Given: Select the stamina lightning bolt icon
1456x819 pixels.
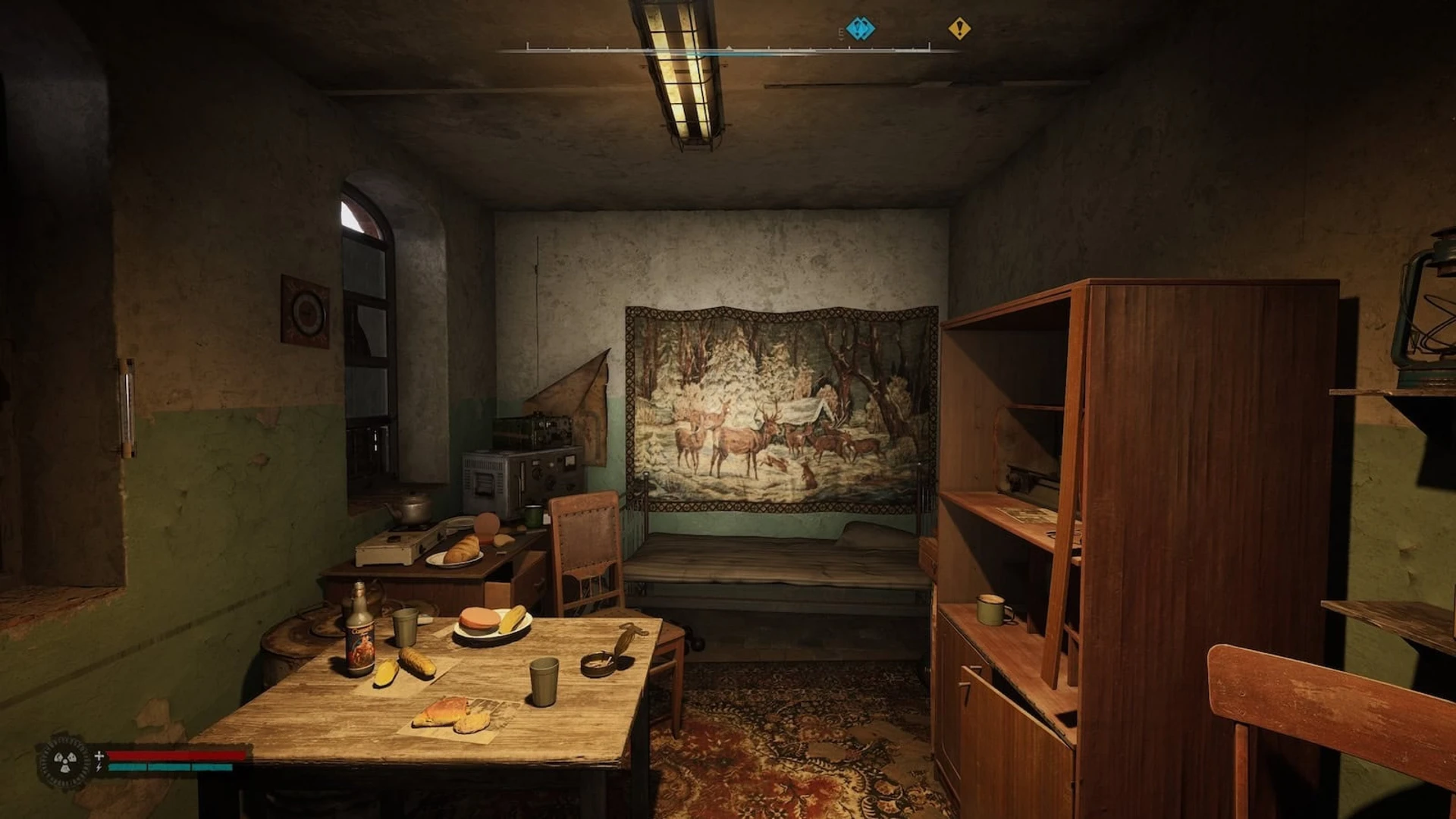Looking at the screenshot, I should tap(99, 767).
